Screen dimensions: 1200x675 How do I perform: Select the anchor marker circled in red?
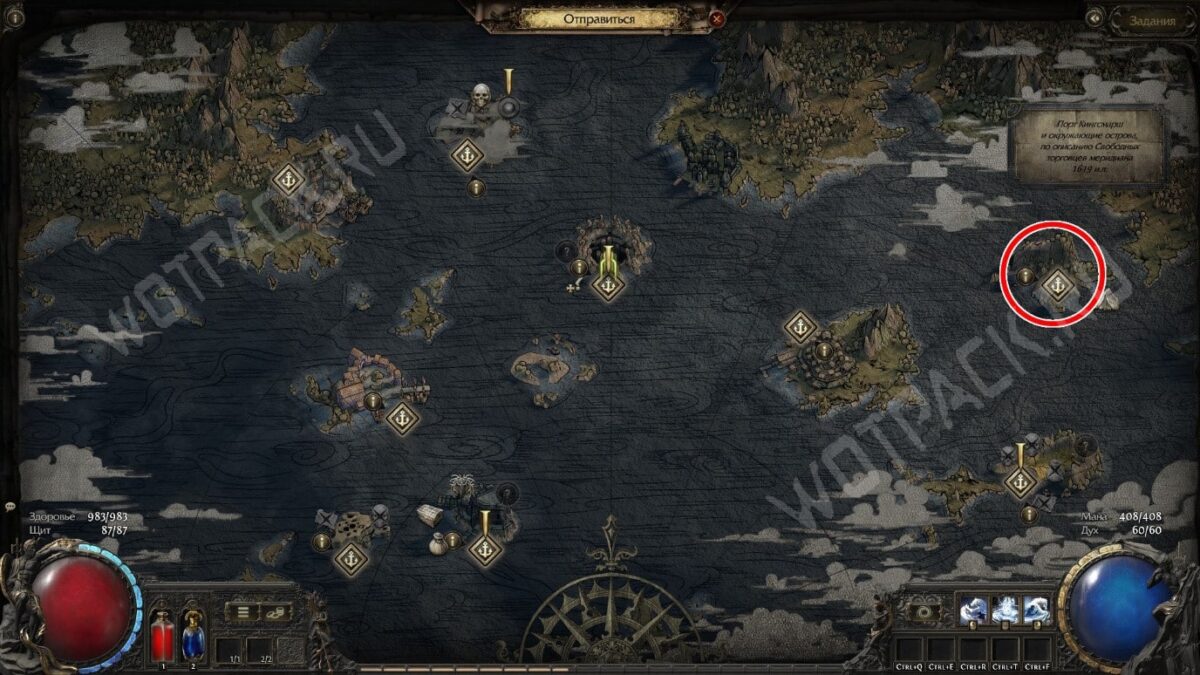(x=1057, y=287)
